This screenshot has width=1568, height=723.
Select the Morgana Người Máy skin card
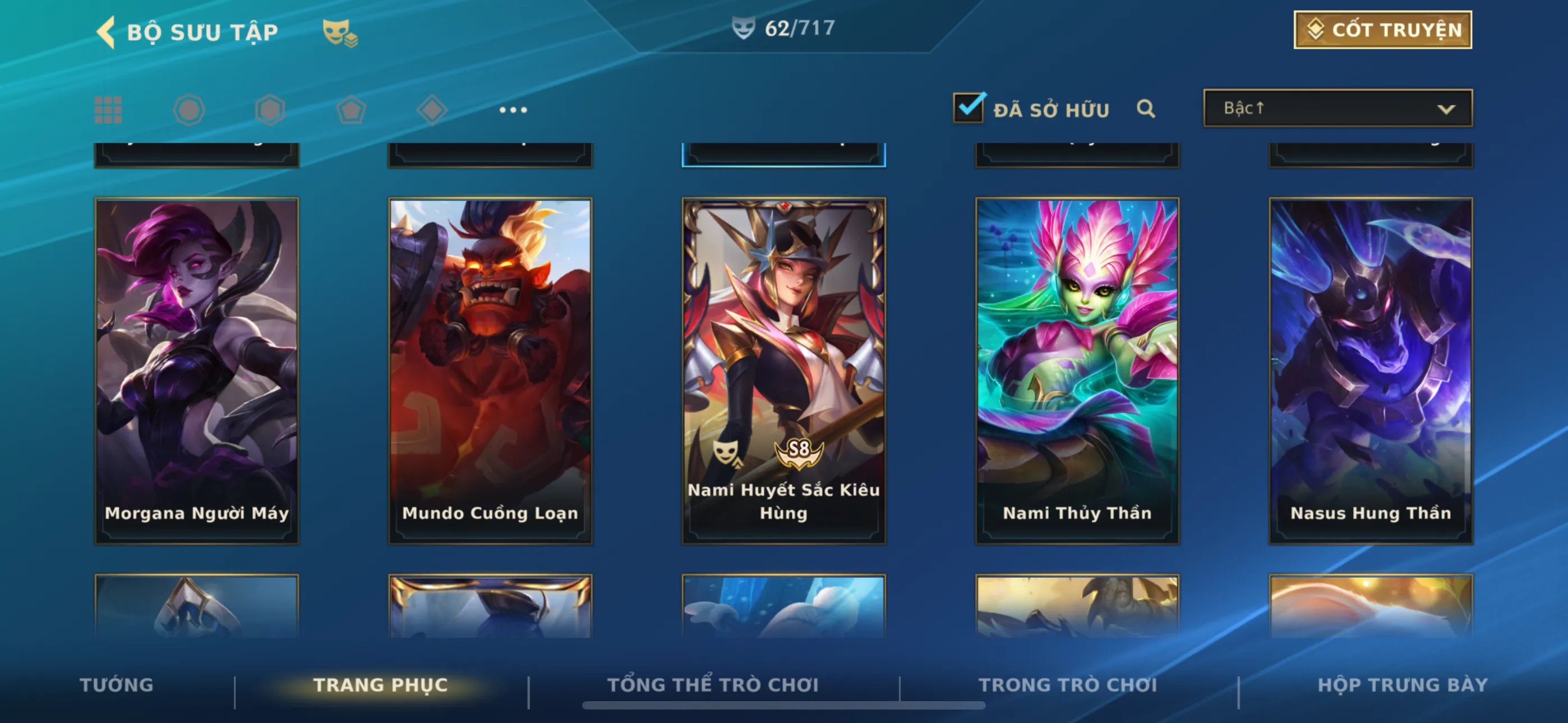(x=197, y=370)
